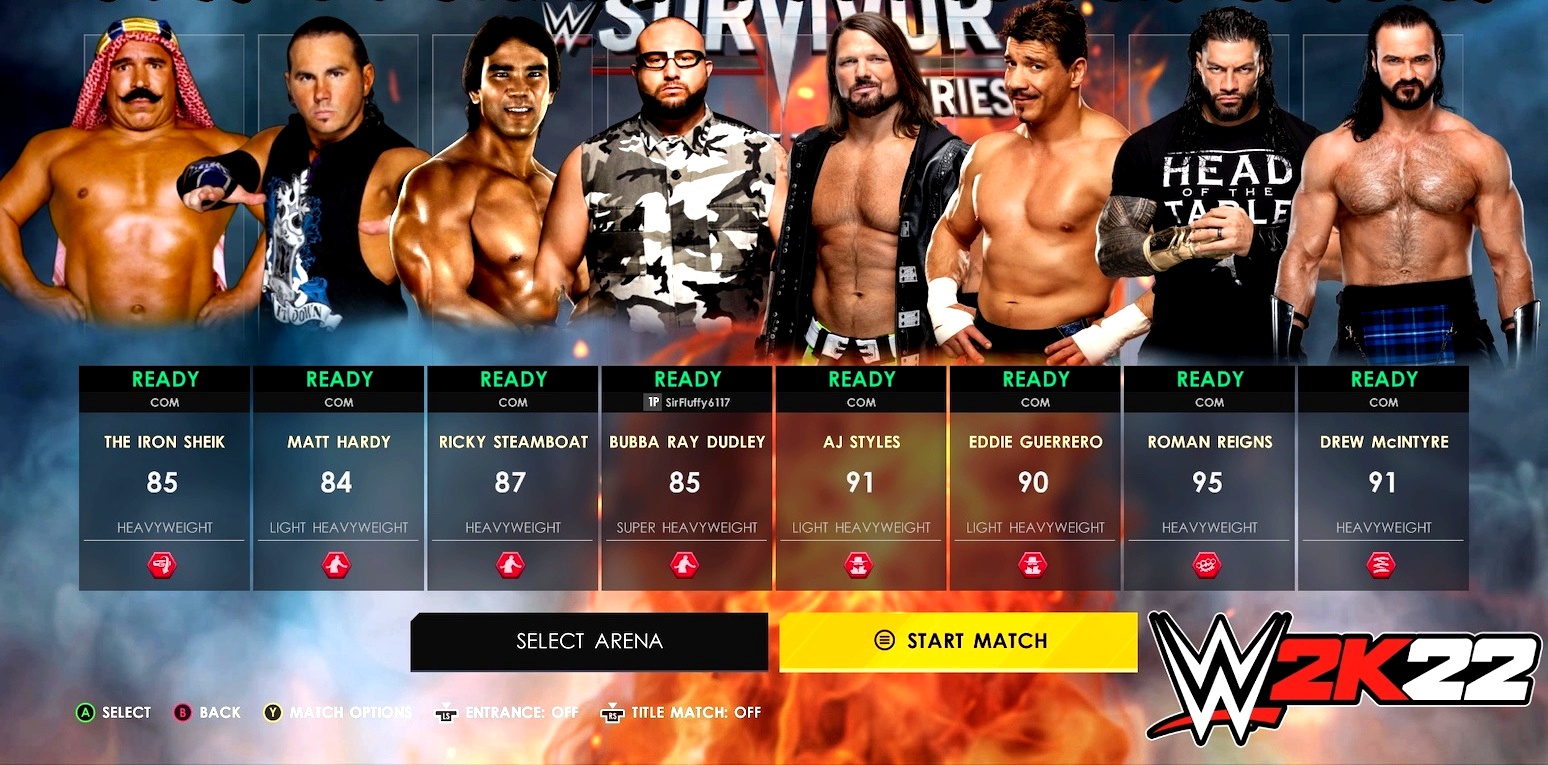Open Match Options
Screen dimensions: 1548x765
(x=339, y=713)
